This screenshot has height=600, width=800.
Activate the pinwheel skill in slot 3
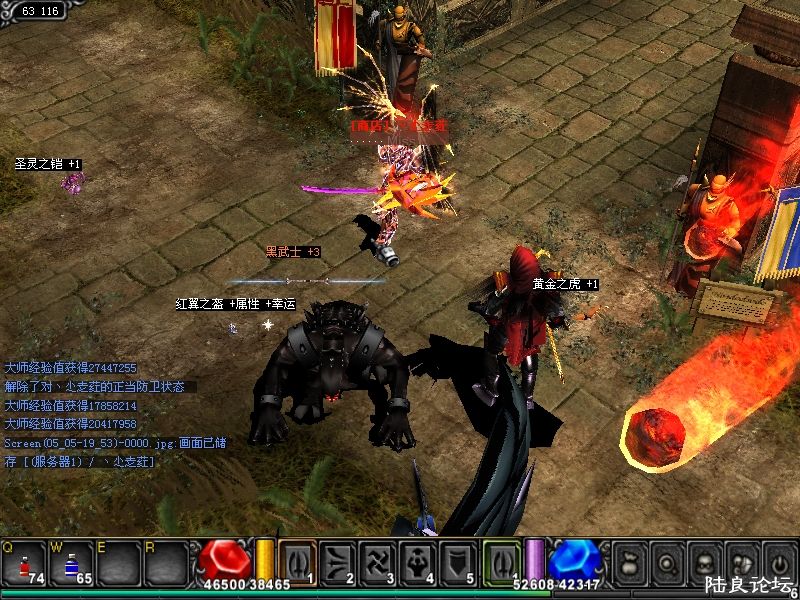378,562
